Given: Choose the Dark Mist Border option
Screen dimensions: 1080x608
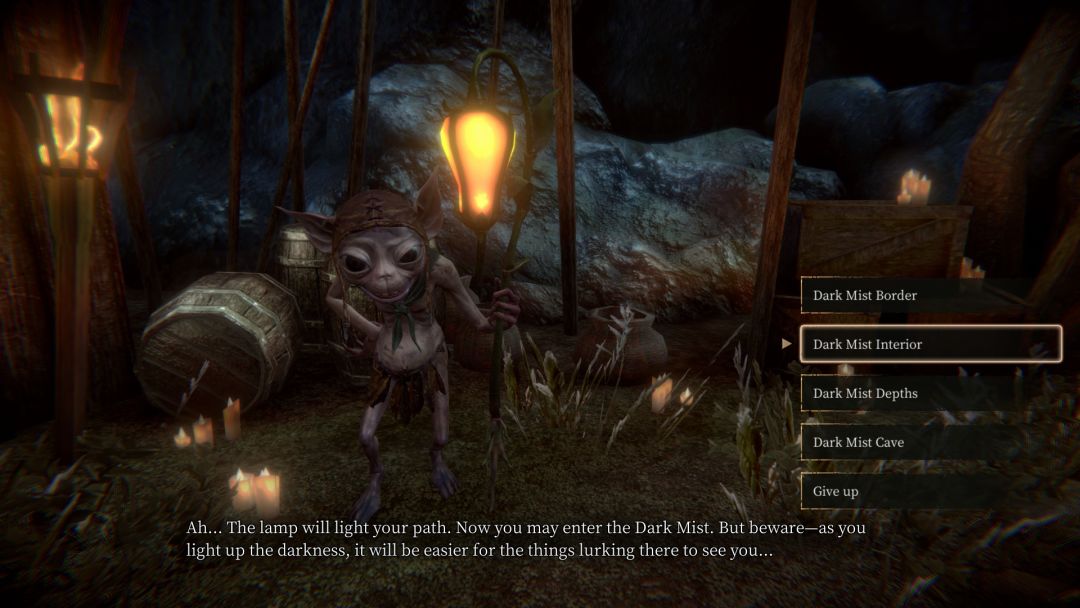Looking at the screenshot, I should [x=930, y=295].
